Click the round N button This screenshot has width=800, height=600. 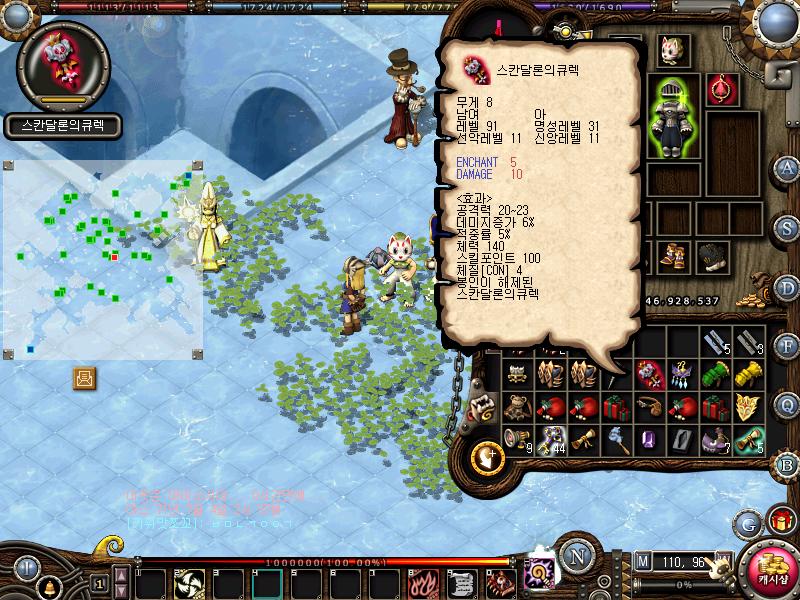point(576,555)
